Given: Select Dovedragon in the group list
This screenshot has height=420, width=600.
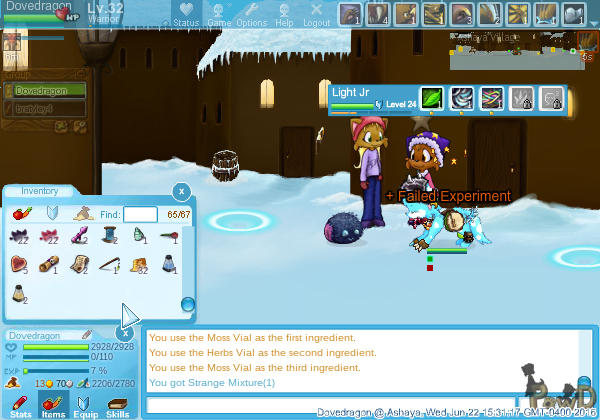Looking at the screenshot, I should coord(43,90).
